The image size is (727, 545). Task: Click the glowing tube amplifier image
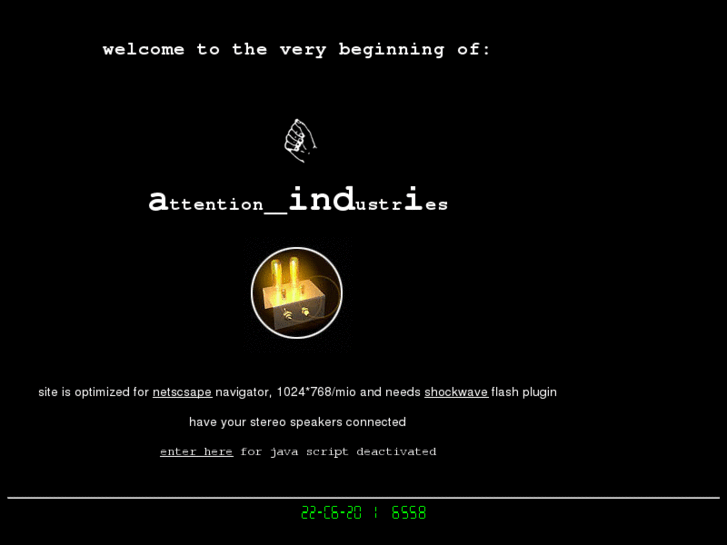[x=297, y=293]
